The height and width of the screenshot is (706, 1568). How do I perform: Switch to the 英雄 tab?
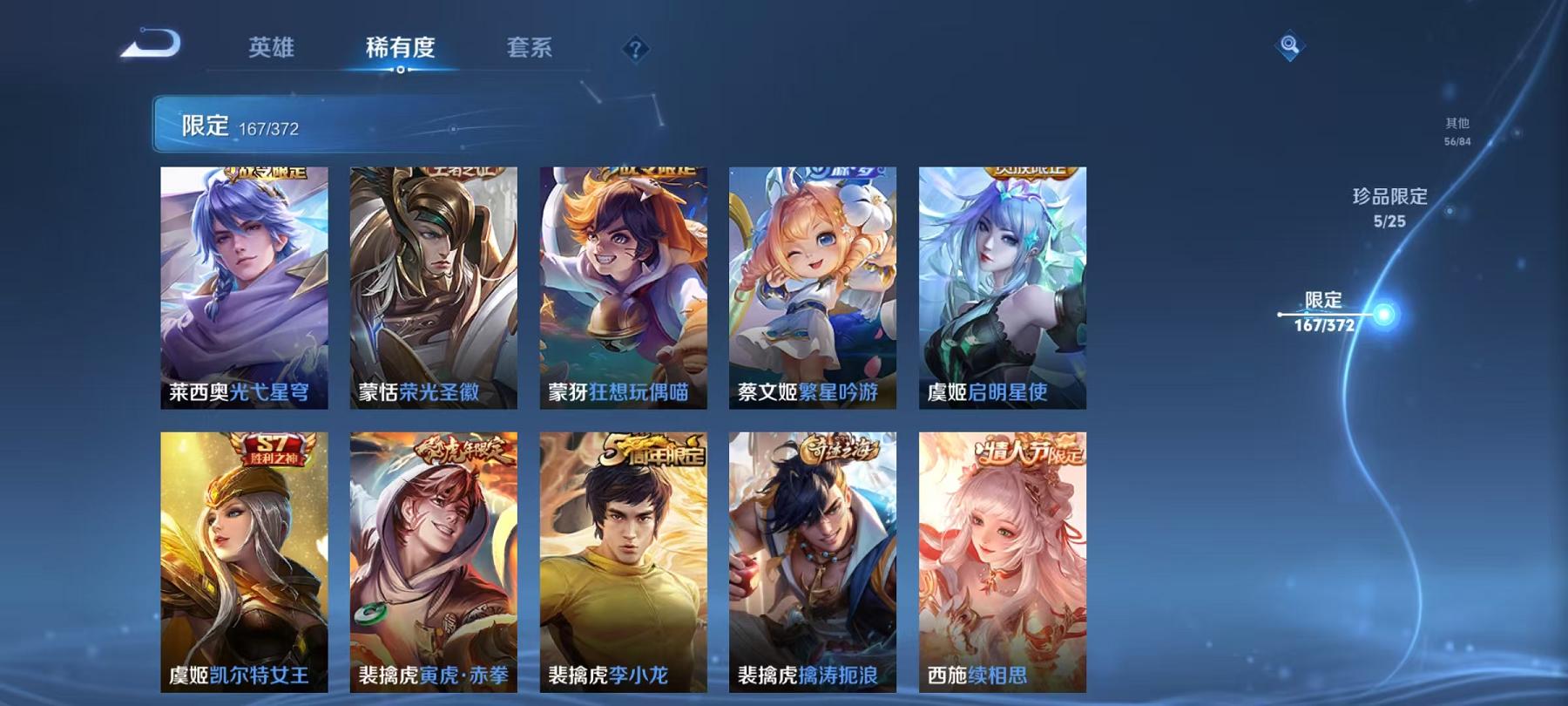(x=273, y=50)
